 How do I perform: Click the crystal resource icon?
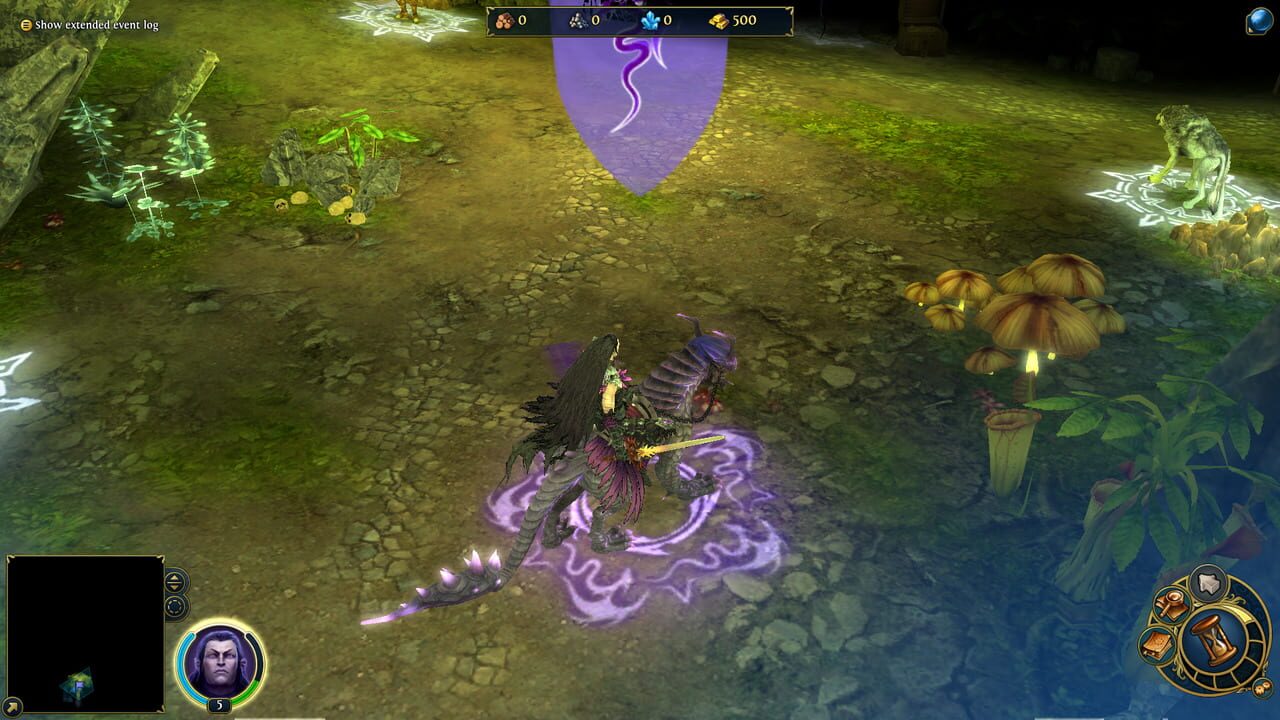click(648, 19)
